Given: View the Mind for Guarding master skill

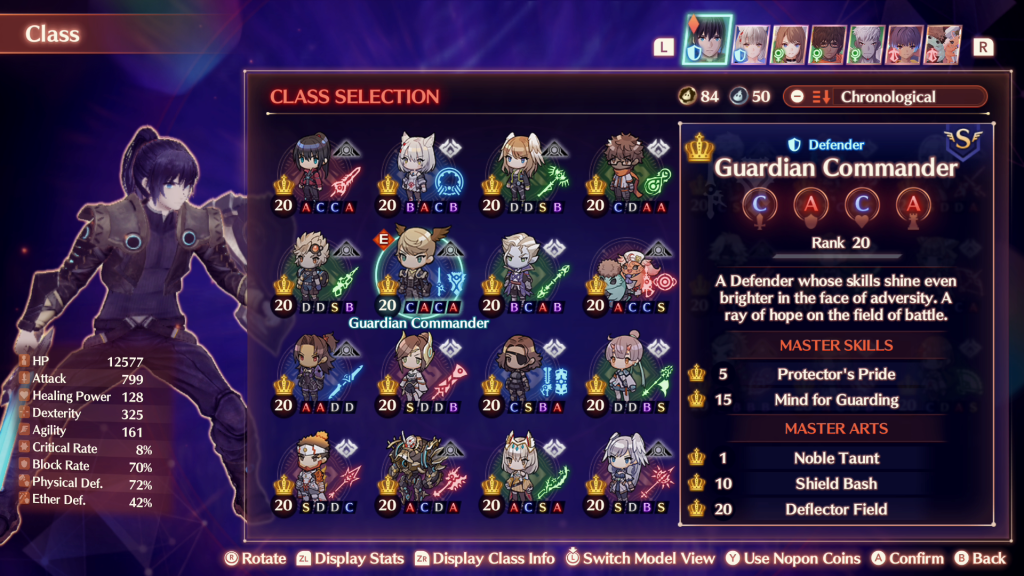Looking at the screenshot, I should click(836, 400).
